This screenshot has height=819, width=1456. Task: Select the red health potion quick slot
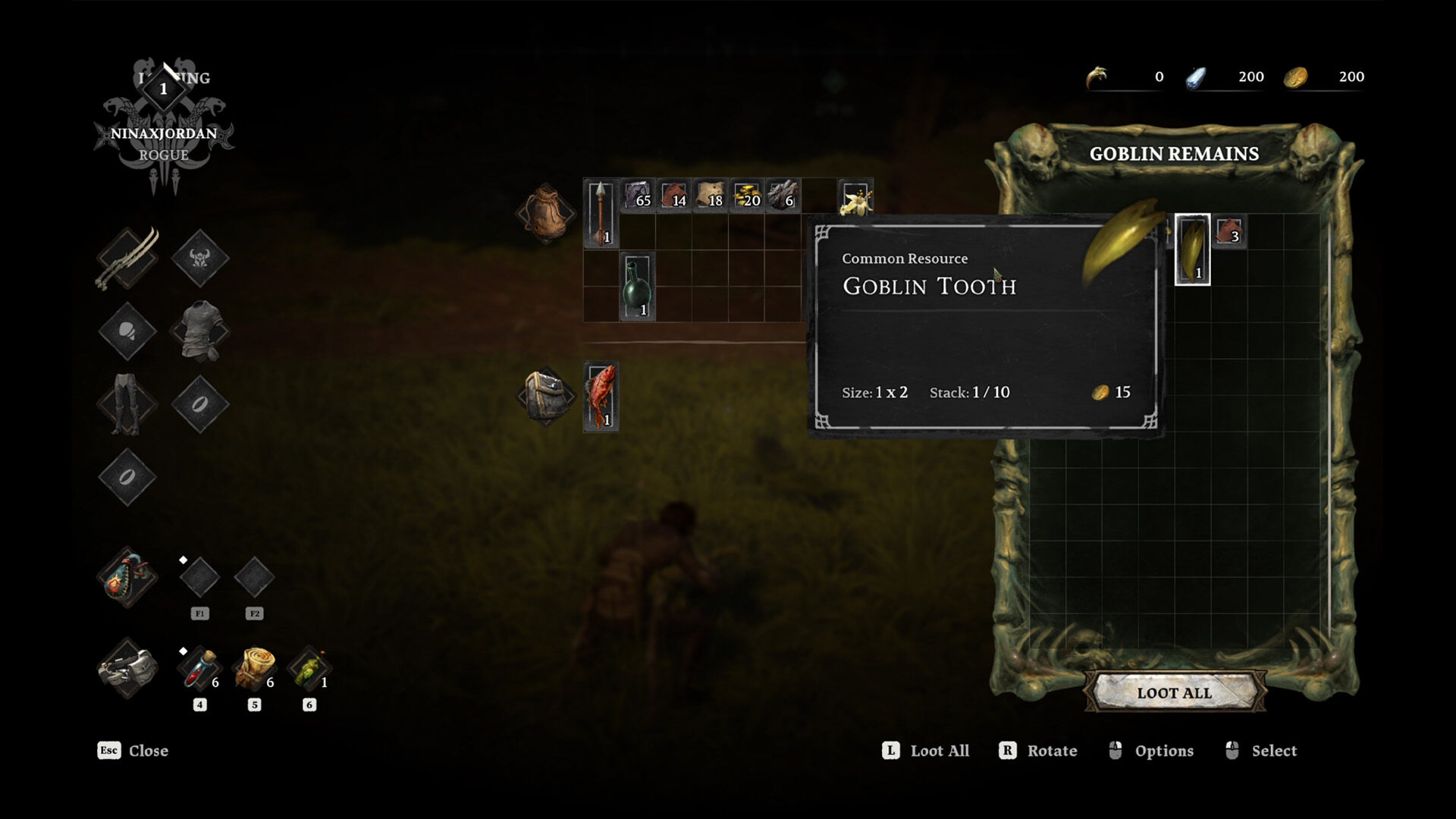pos(199,669)
